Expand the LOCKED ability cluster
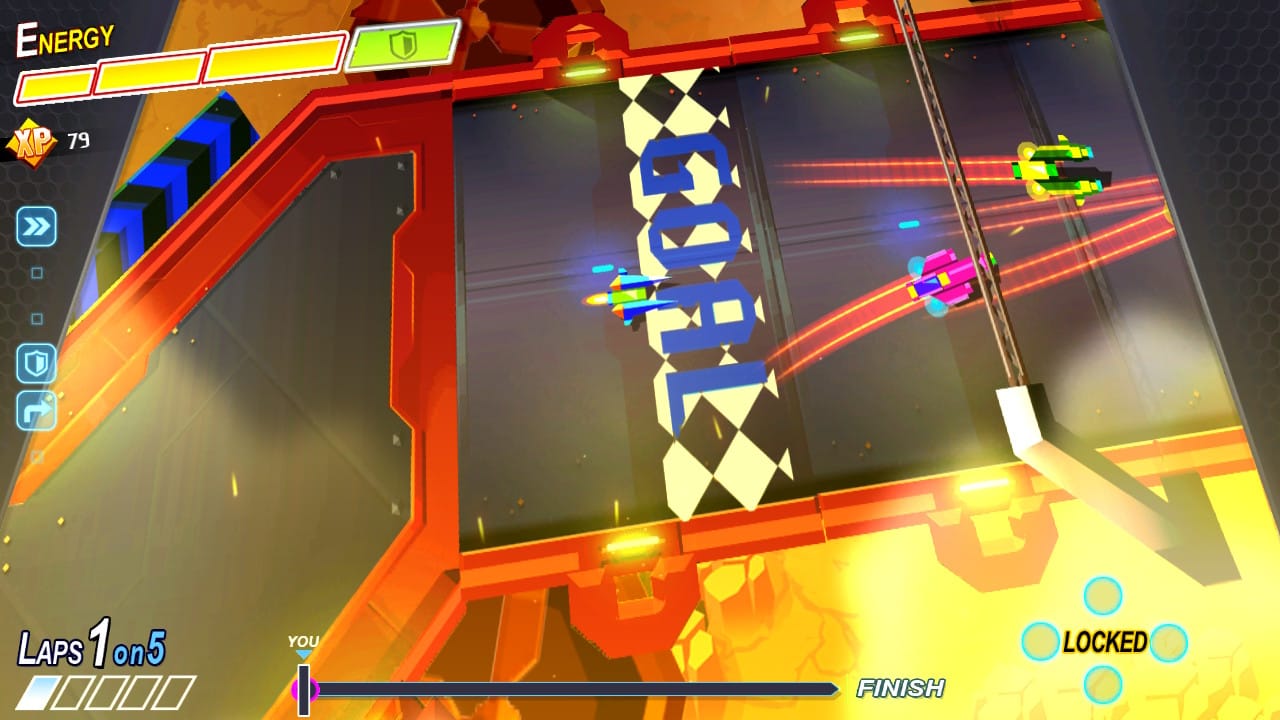 tap(1104, 643)
